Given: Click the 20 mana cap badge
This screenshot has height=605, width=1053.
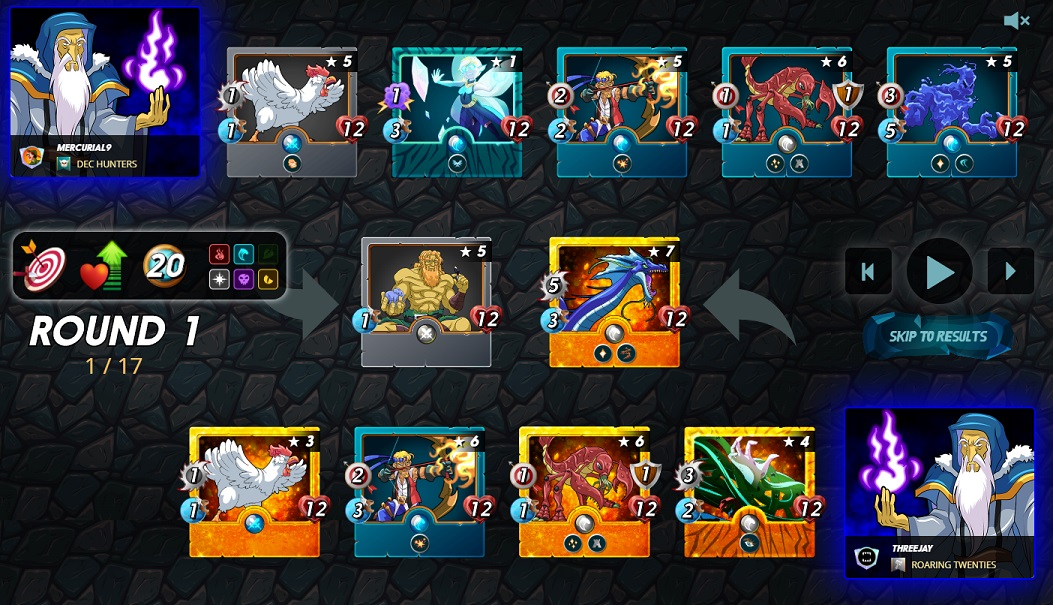Looking at the screenshot, I should [165, 266].
